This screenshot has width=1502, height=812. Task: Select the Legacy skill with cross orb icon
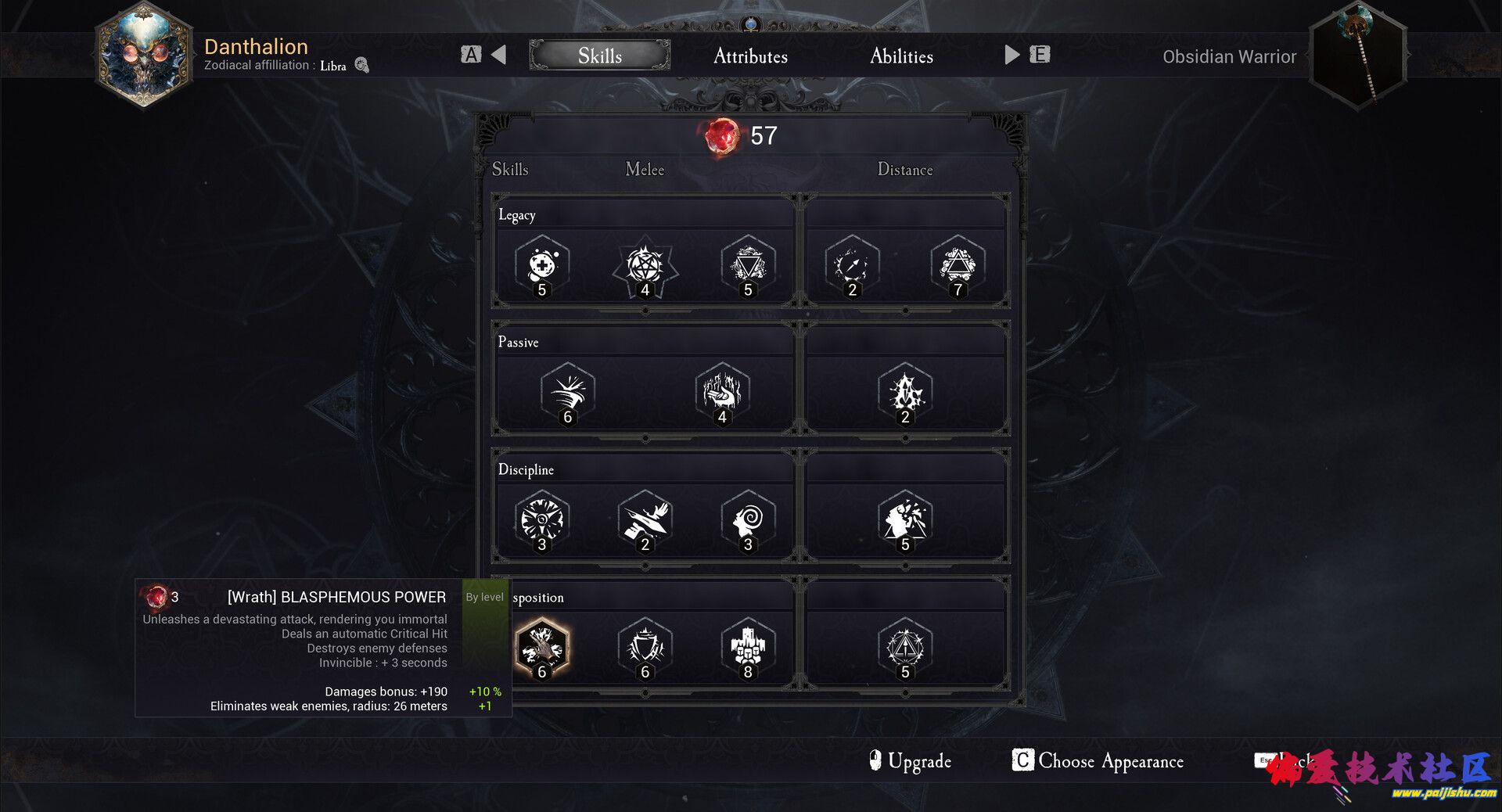pos(541,265)
